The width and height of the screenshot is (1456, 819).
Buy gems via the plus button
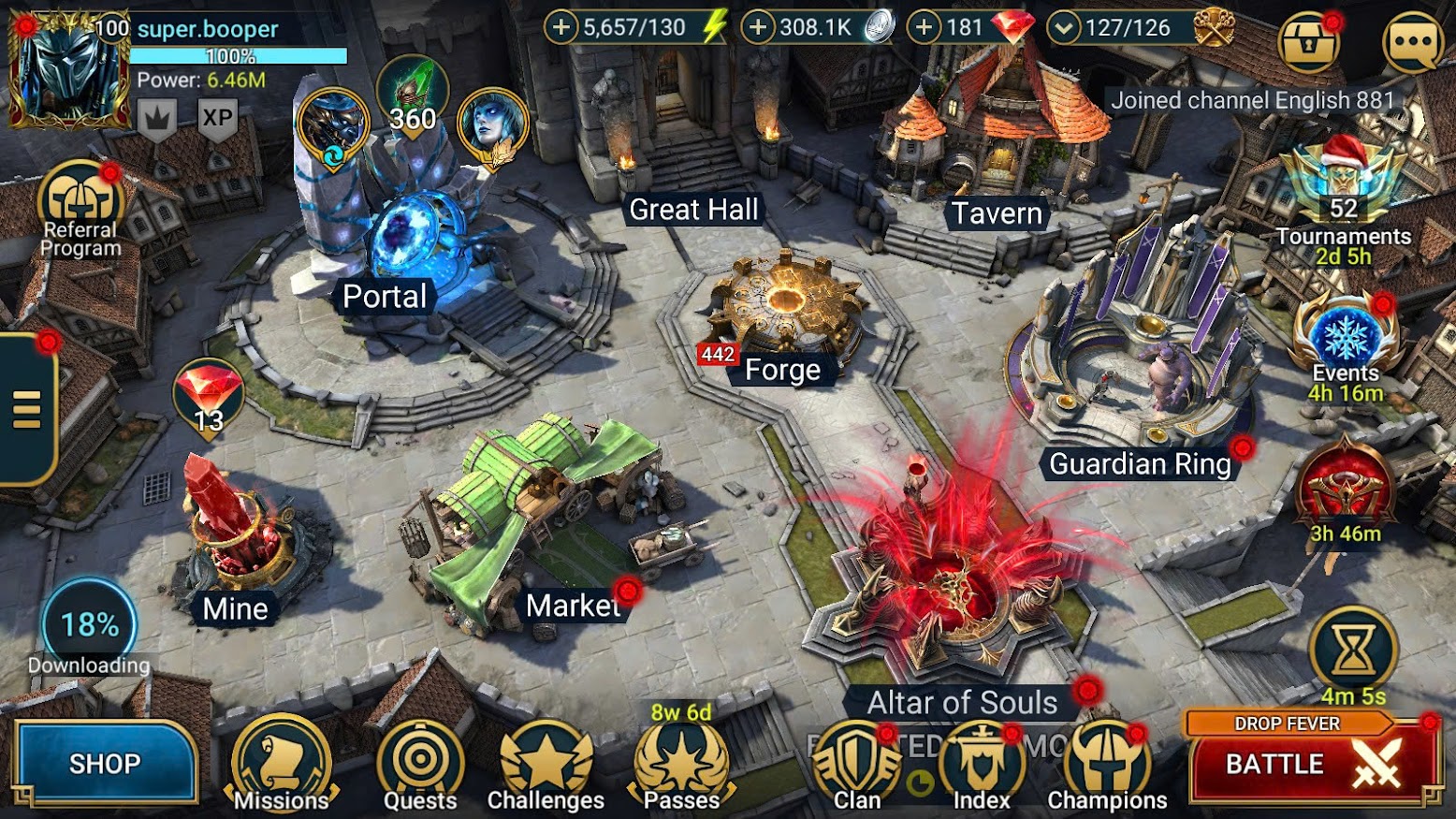point(924,27)
